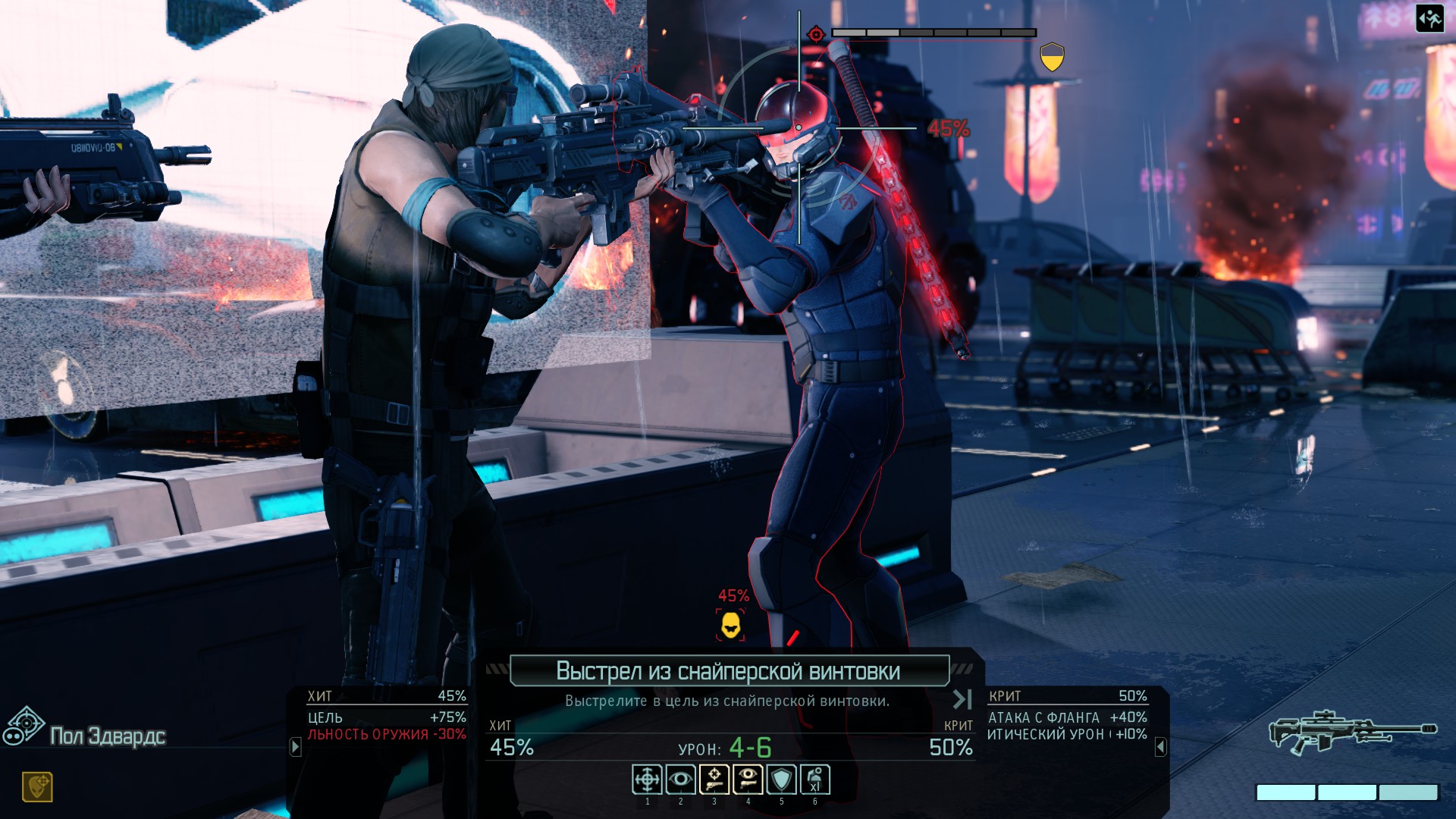Click the next target arrow
1456x819 pixels.
tap(962, 699)
